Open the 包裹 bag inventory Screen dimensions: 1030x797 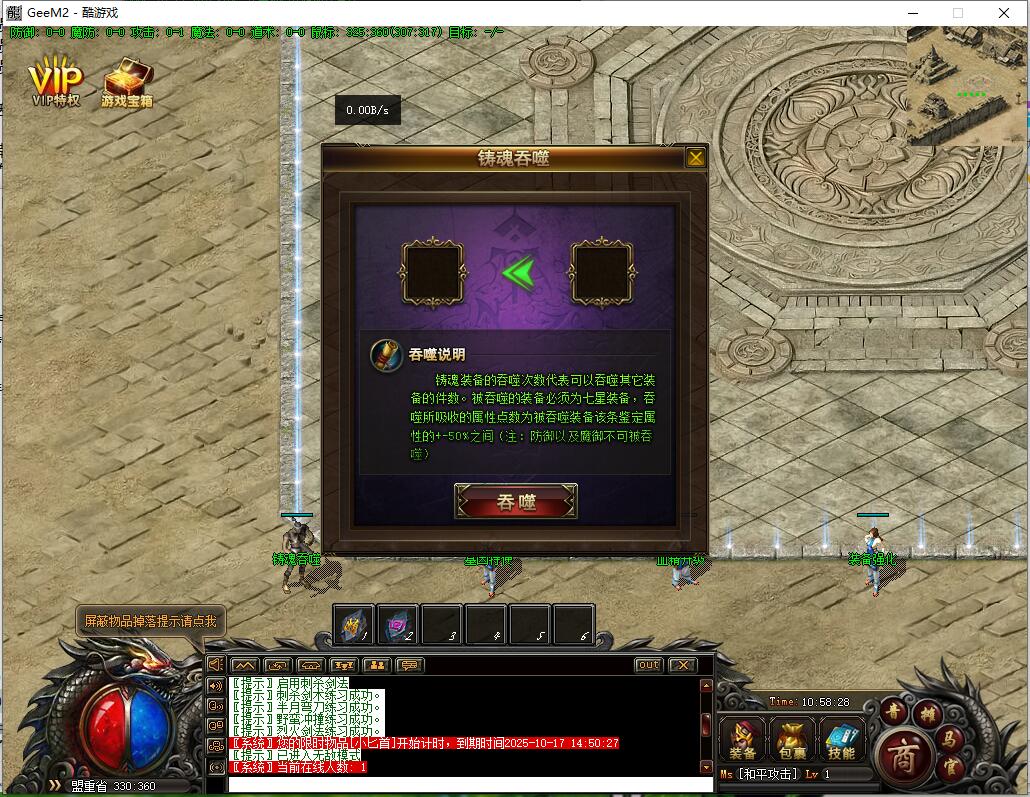coord(792,740)
